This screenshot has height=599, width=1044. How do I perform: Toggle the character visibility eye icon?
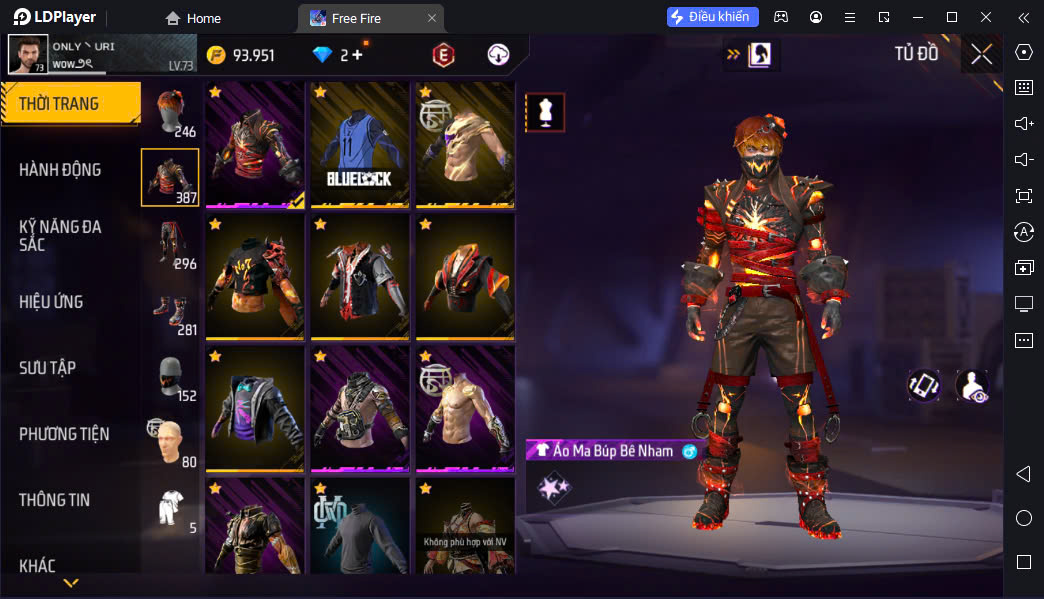(x=972, y=385)
